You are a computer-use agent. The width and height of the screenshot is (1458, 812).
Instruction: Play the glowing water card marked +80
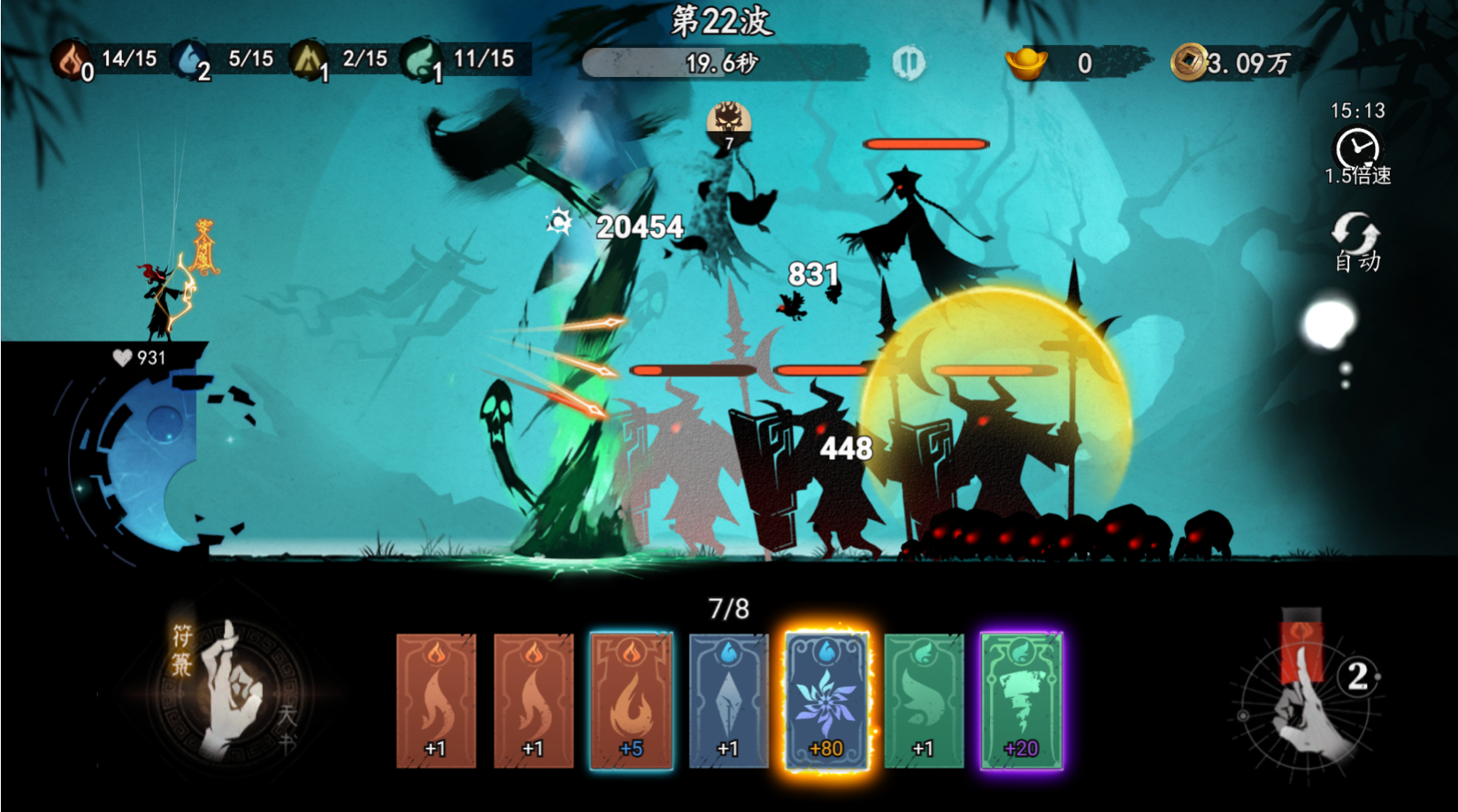[826, 700]
